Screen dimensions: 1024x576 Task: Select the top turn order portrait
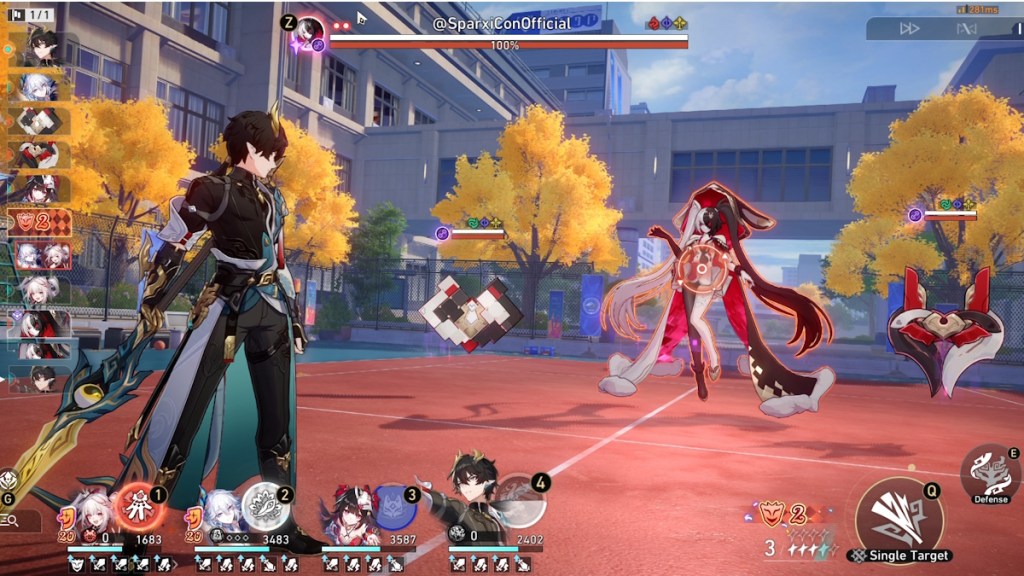(40, 48)
